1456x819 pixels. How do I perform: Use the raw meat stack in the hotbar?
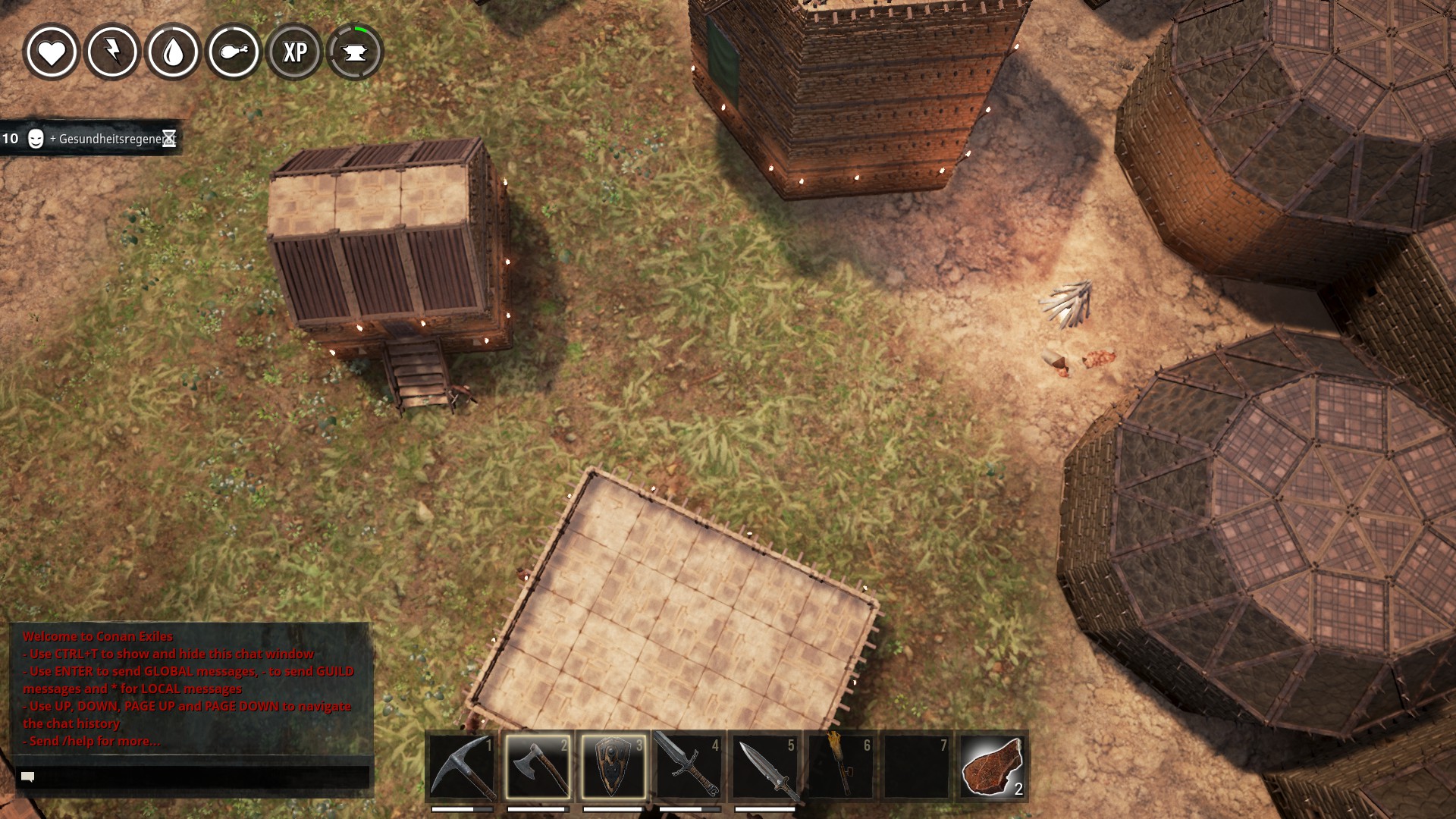(993, 767)
